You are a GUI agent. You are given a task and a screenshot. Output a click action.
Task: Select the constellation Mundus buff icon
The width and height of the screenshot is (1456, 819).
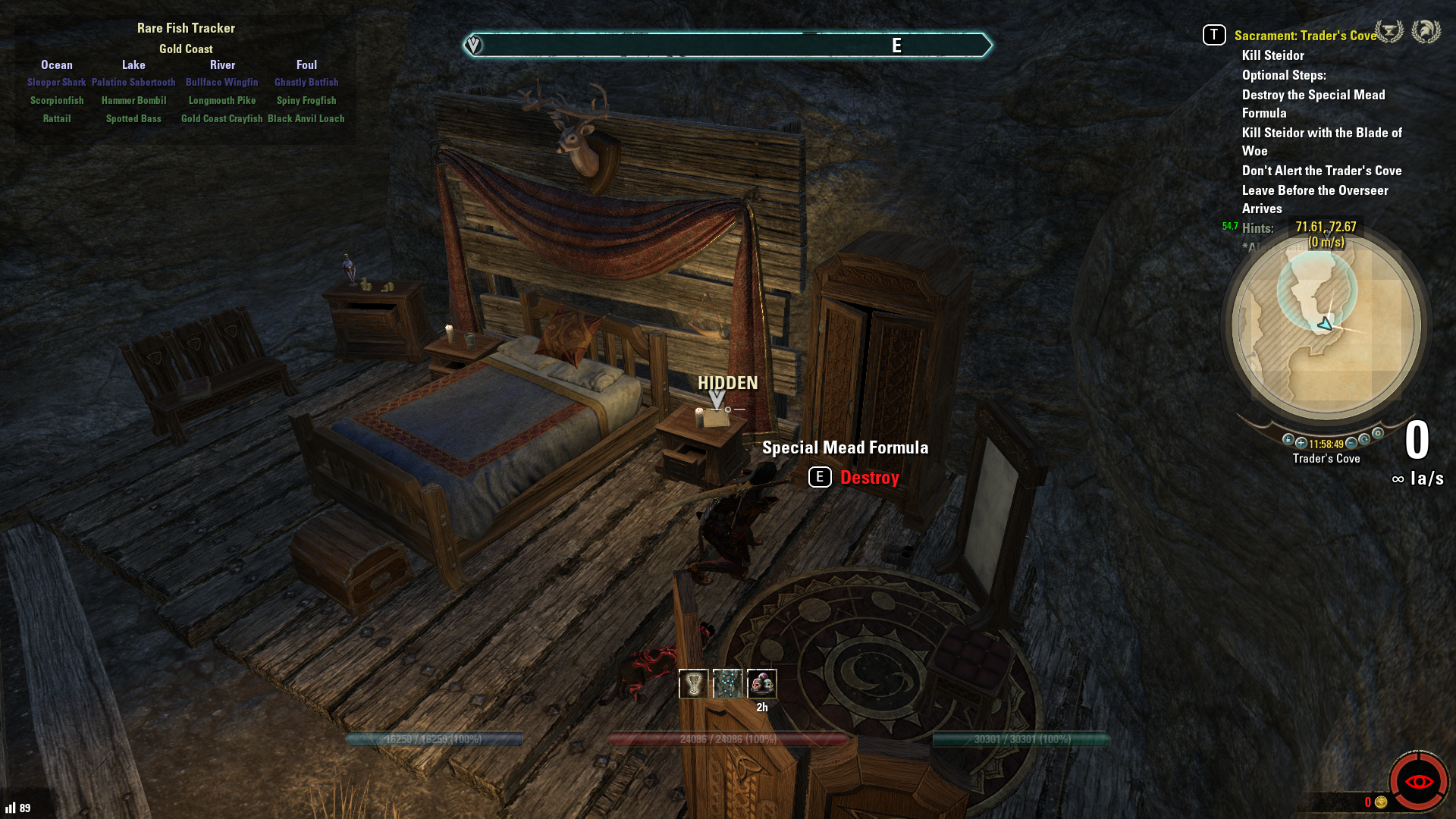(x=727, y=684)
